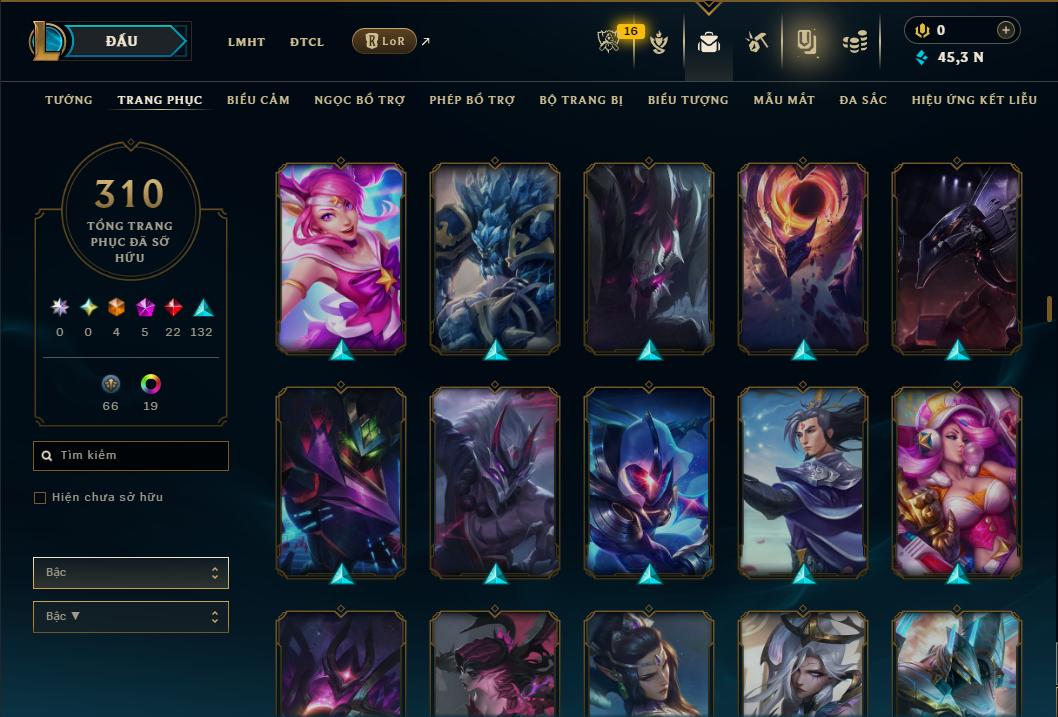Open the hammer loot crafting icon
The height and width of the screenshot is (717, 1058).
(757, 42)
